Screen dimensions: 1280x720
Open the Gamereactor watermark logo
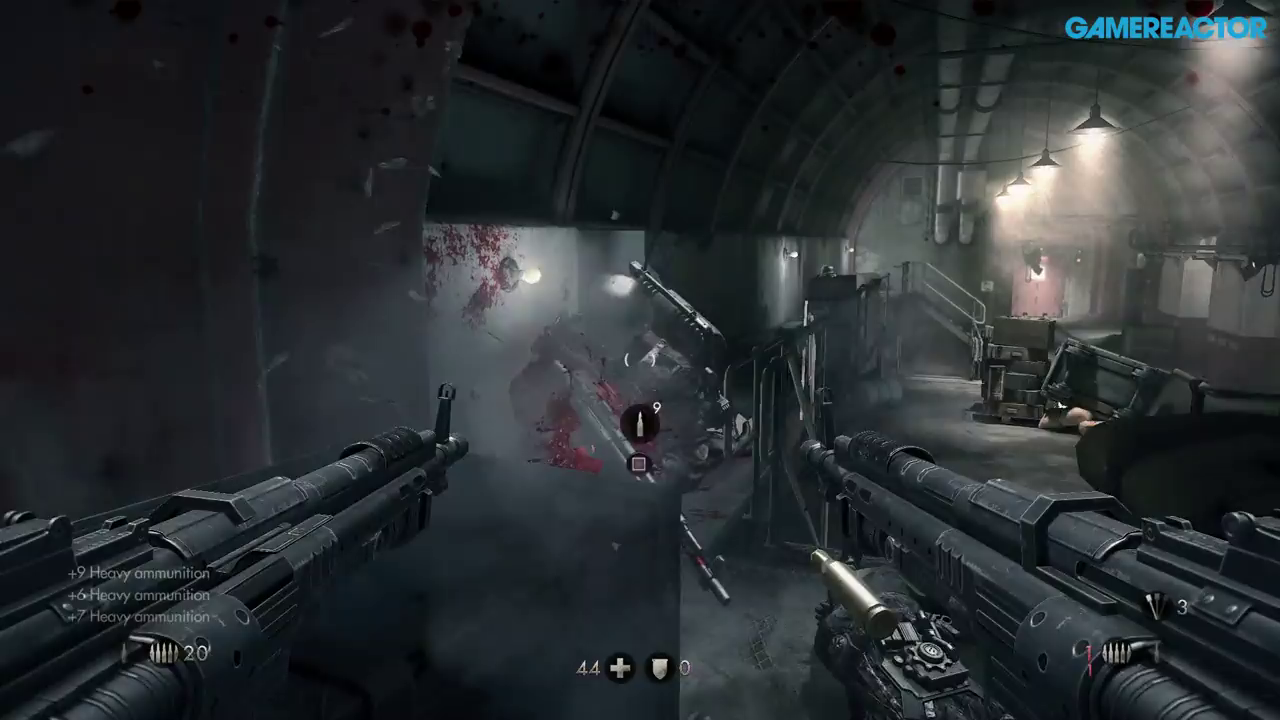click(1165, 28)
